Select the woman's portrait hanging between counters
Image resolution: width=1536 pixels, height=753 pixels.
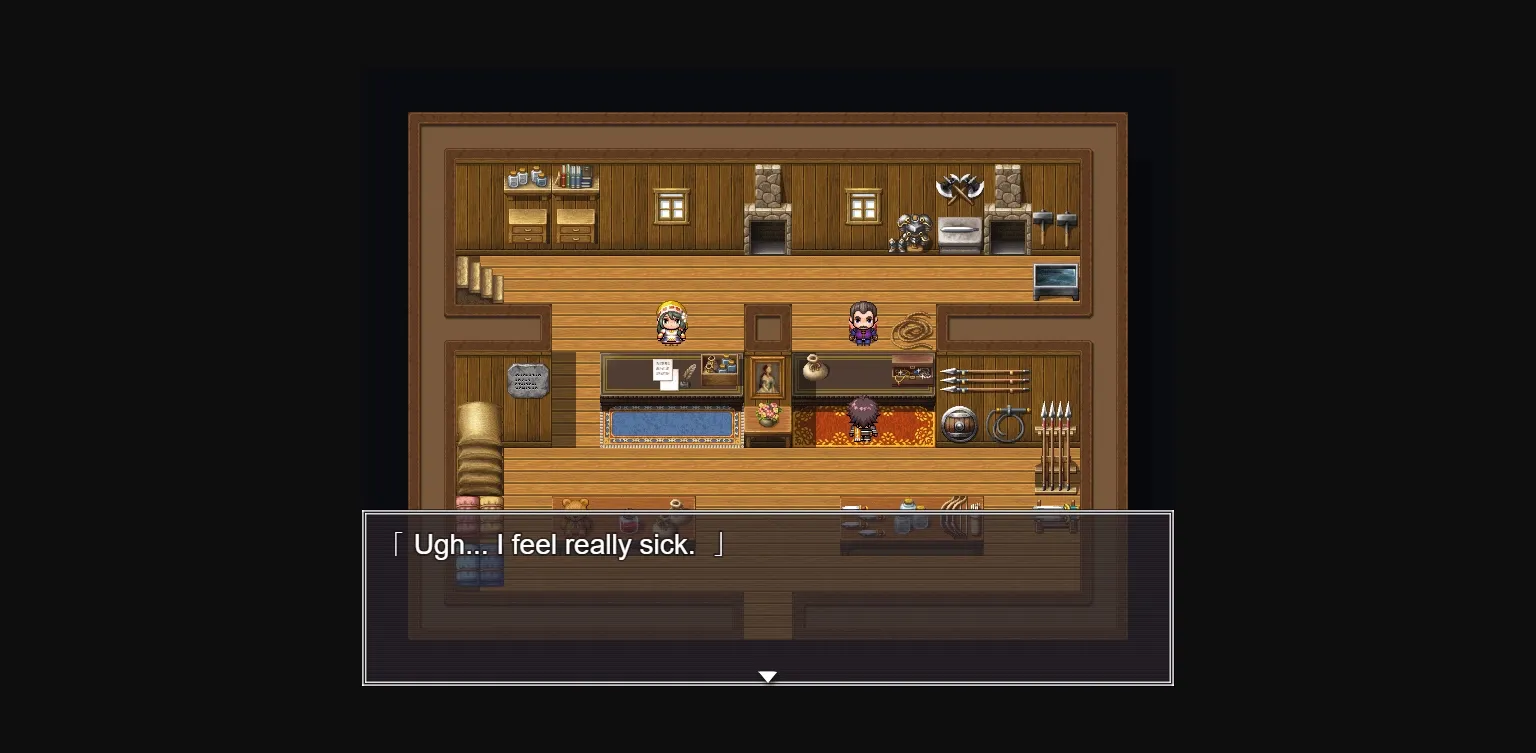[768, 376]
